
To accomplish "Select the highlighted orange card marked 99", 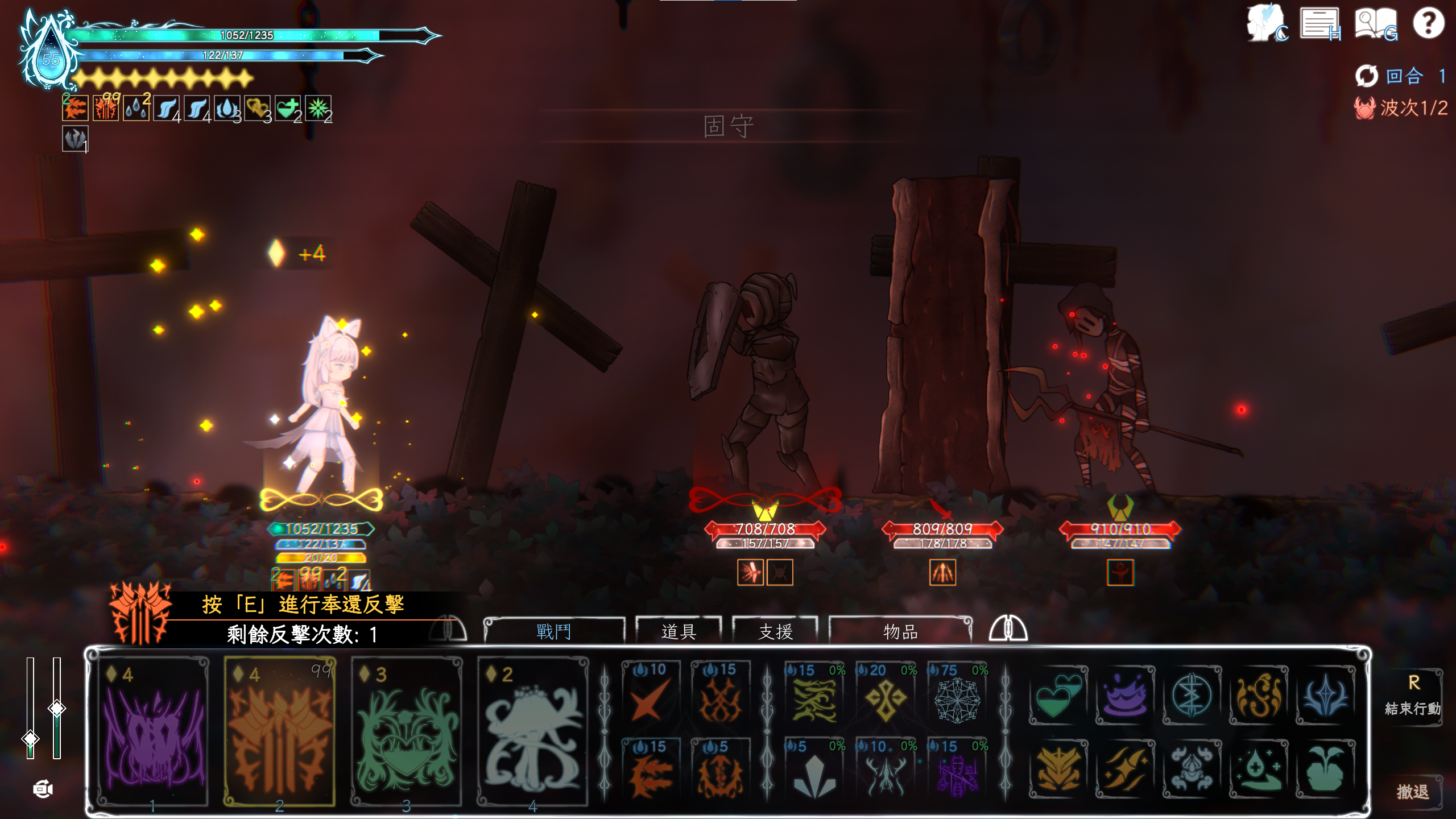I will pos(280,732).
